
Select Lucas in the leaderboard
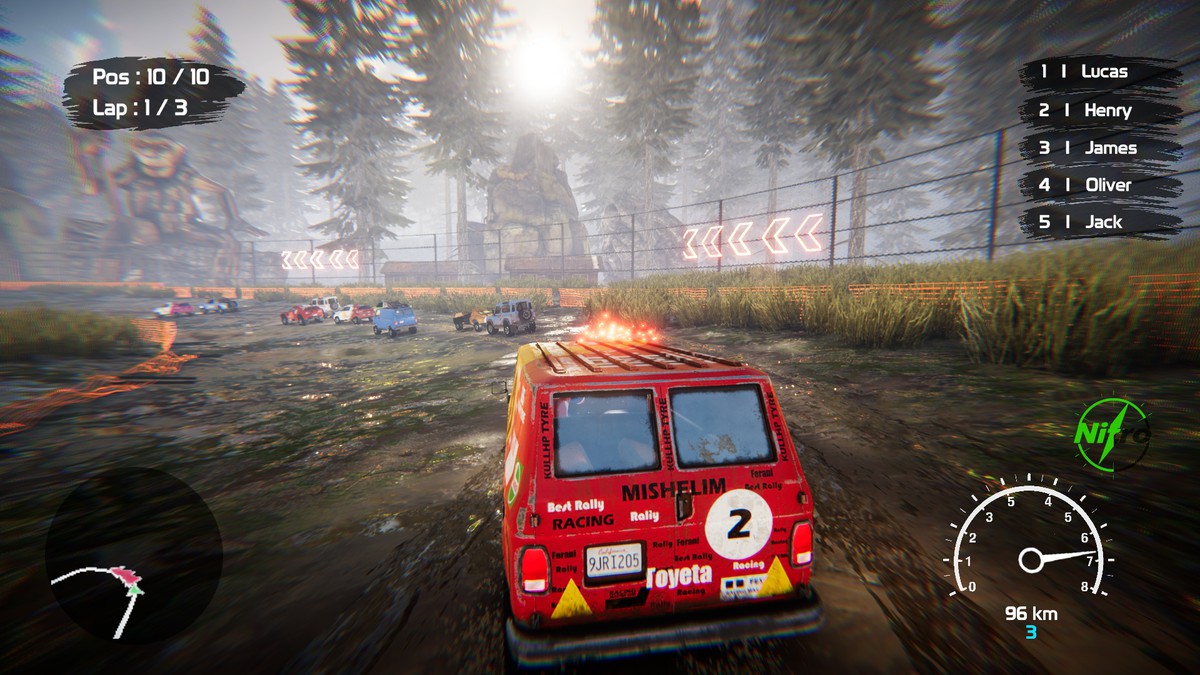pos(1098,72)
